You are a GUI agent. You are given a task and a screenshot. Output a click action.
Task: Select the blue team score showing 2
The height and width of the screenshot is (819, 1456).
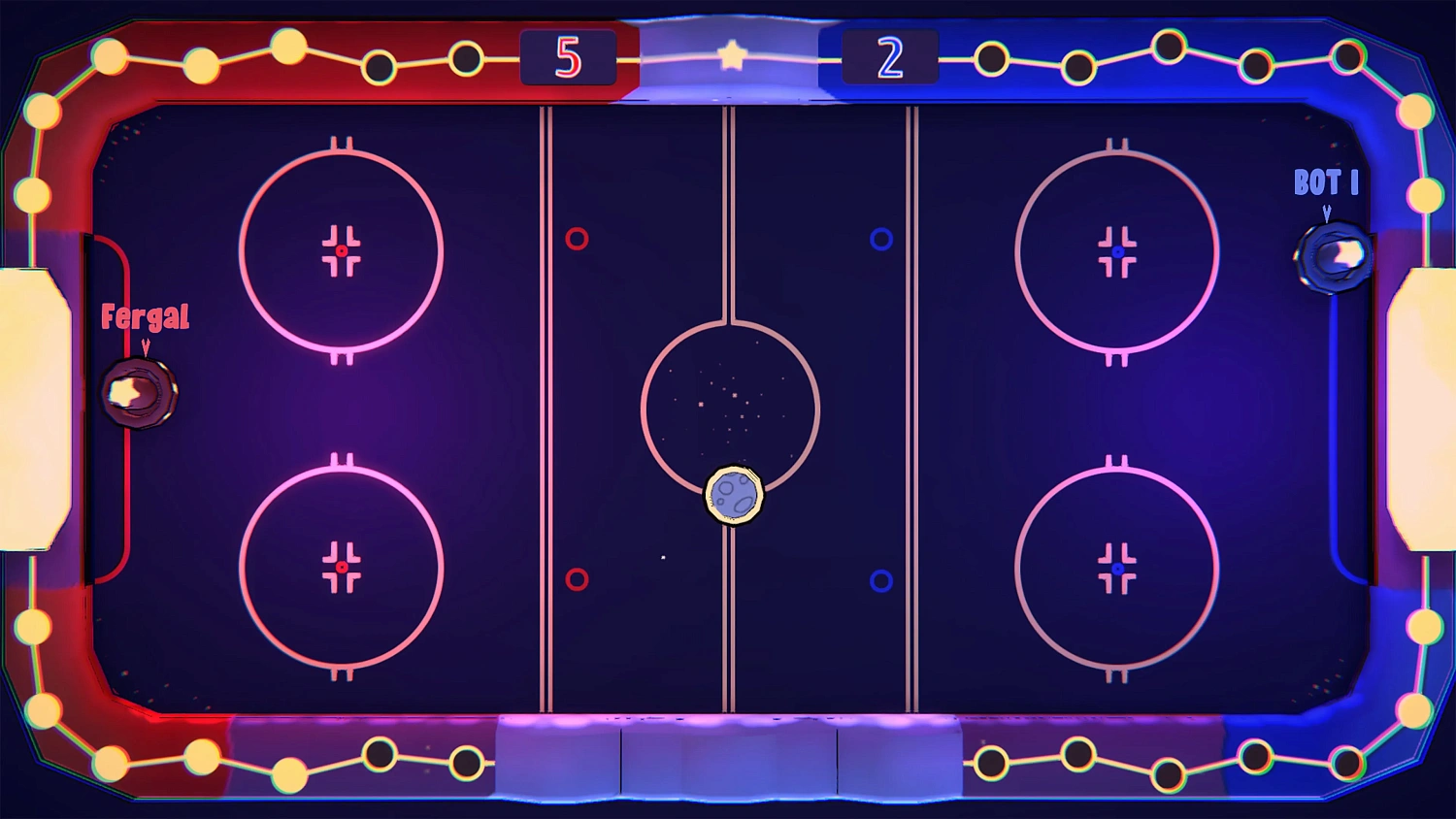(x=889, y=56)
